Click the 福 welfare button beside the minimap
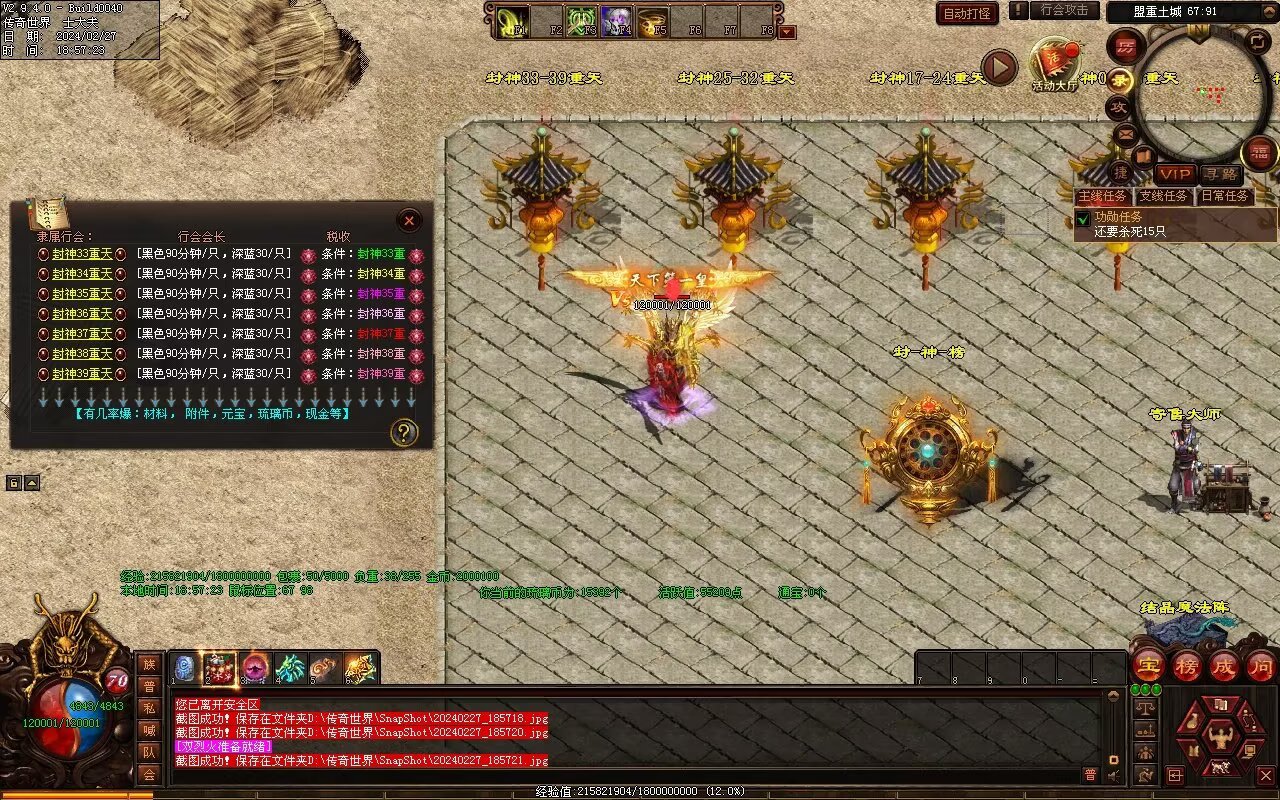This screenshot has width=1280, height=800. point(1259,153)
